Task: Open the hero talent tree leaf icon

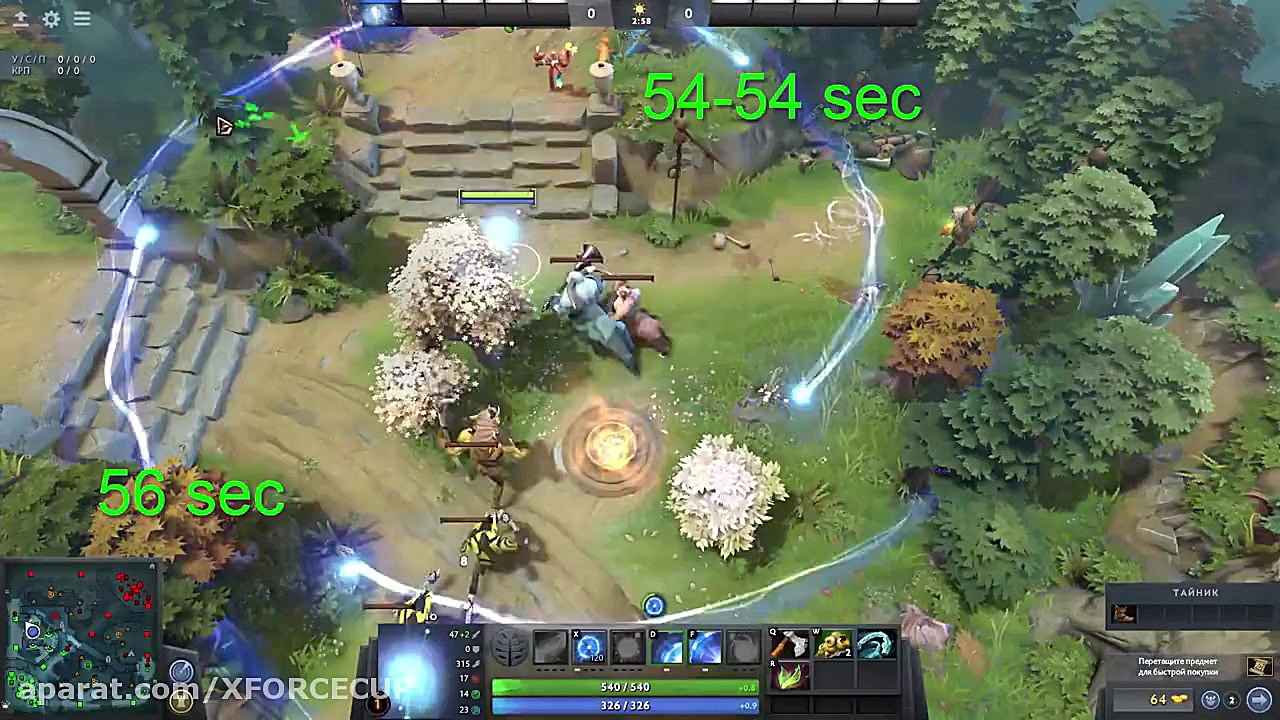Action: 509,647
